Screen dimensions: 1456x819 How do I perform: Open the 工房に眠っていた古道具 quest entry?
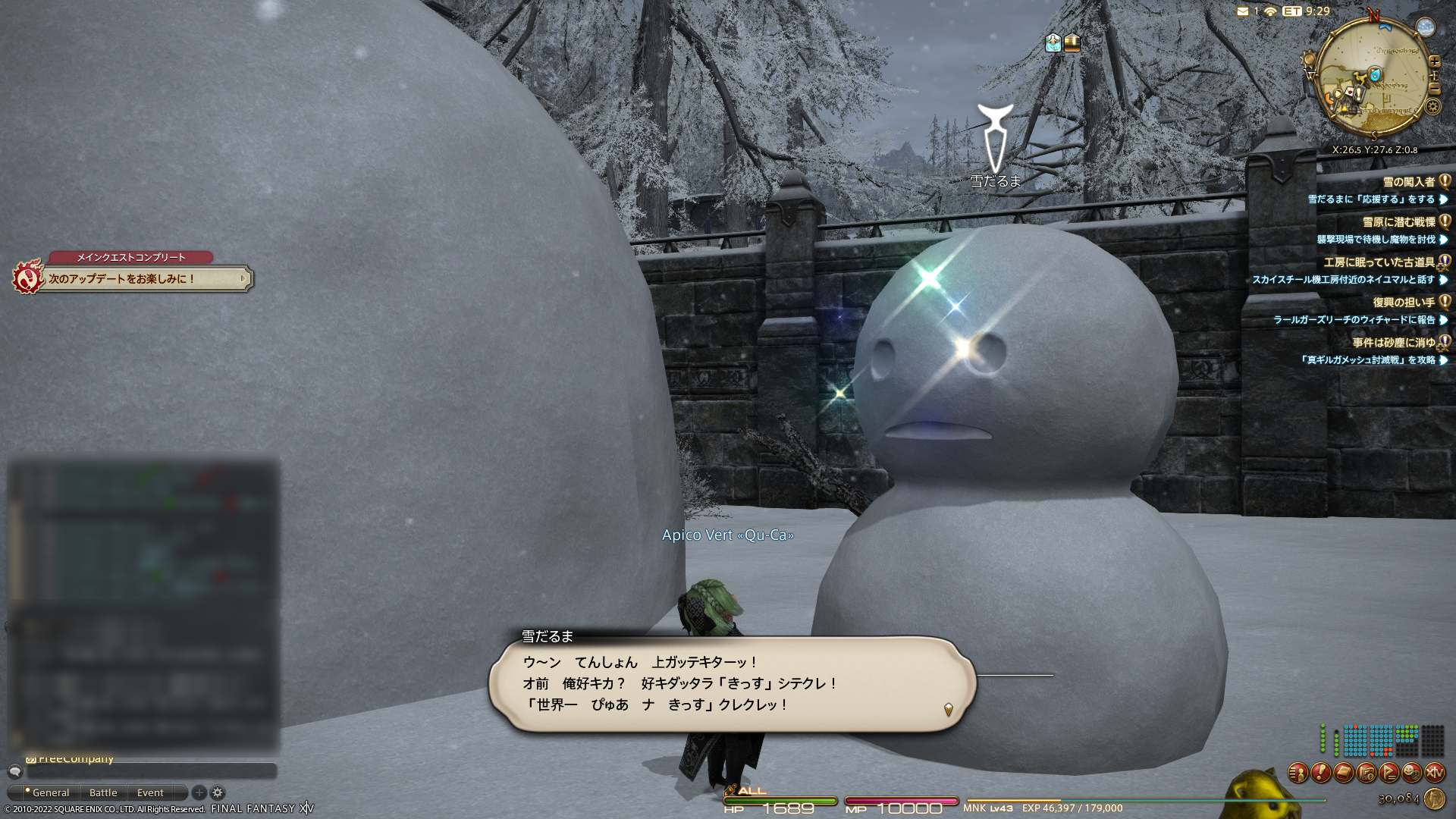pos(1379,262)
